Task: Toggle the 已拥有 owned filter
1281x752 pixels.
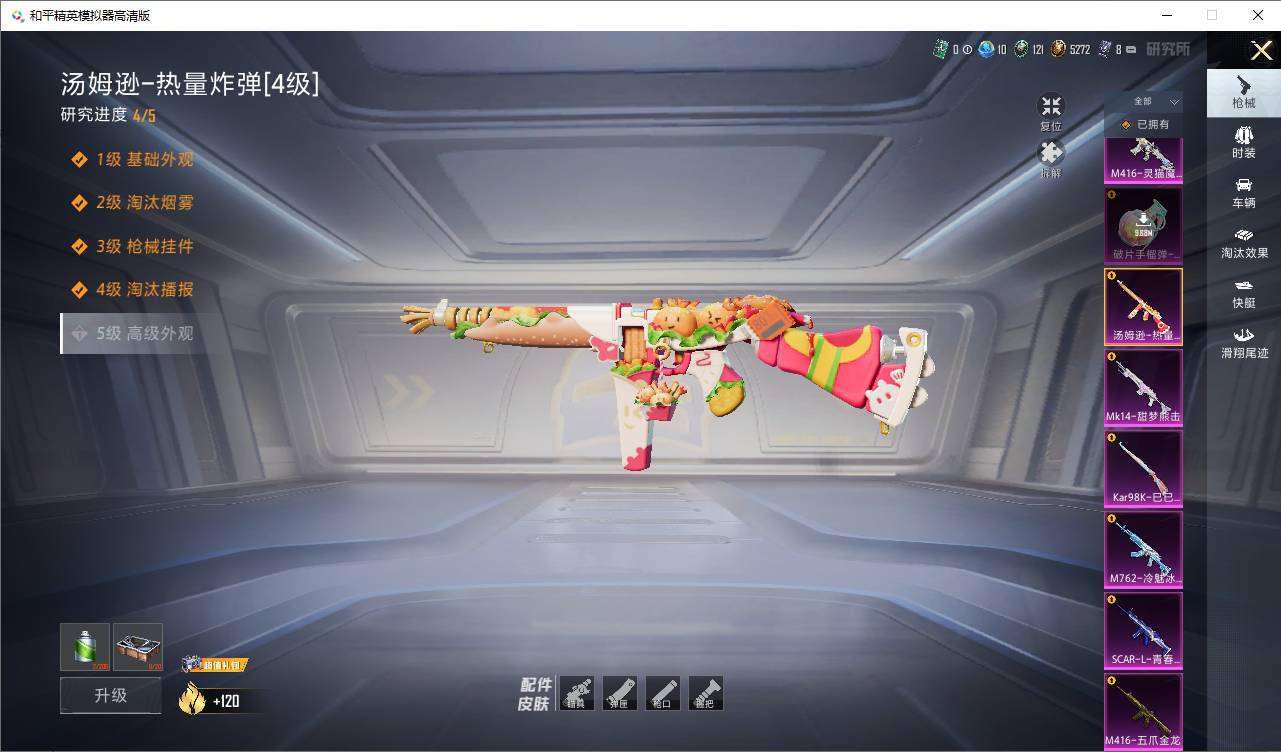Action: click(1144, 125)
